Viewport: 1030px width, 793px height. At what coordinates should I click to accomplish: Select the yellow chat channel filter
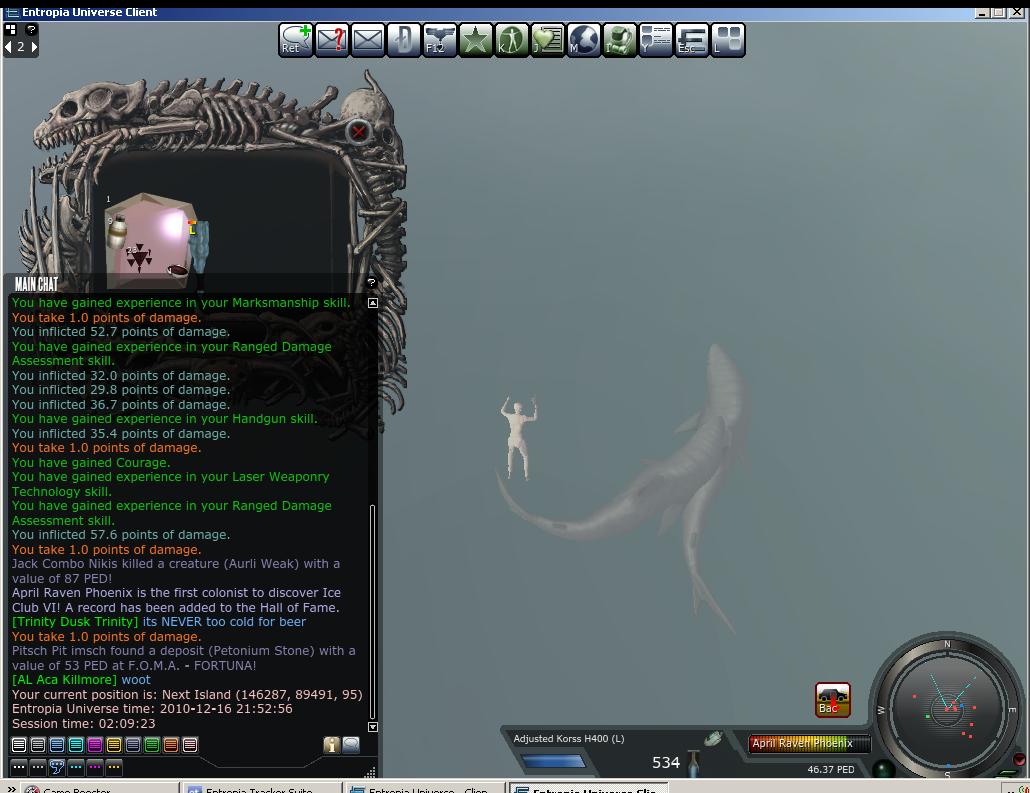pyautogui.click(x=114, y=745)
